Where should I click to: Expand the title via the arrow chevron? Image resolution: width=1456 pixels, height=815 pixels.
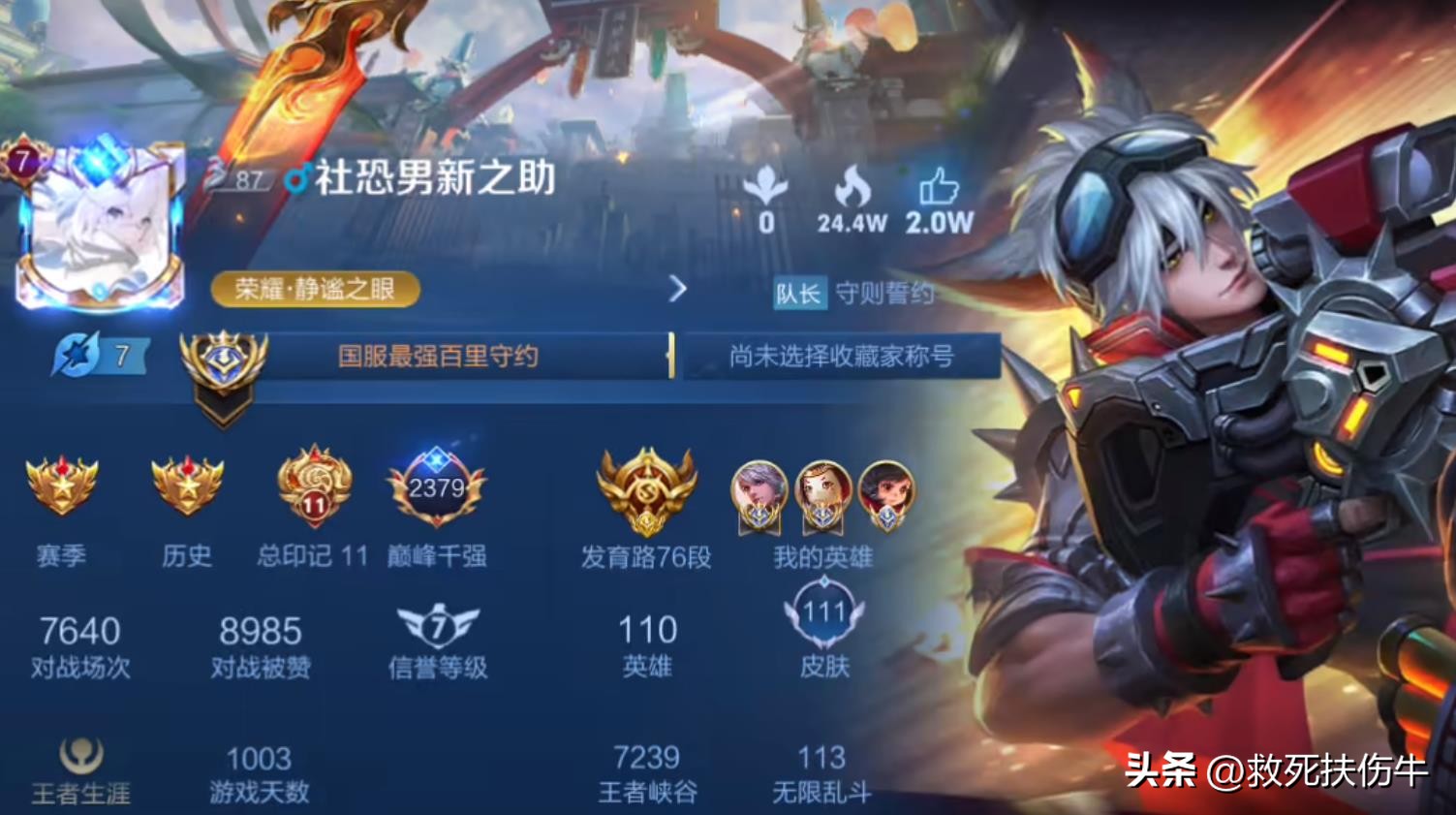coord(678,289)
